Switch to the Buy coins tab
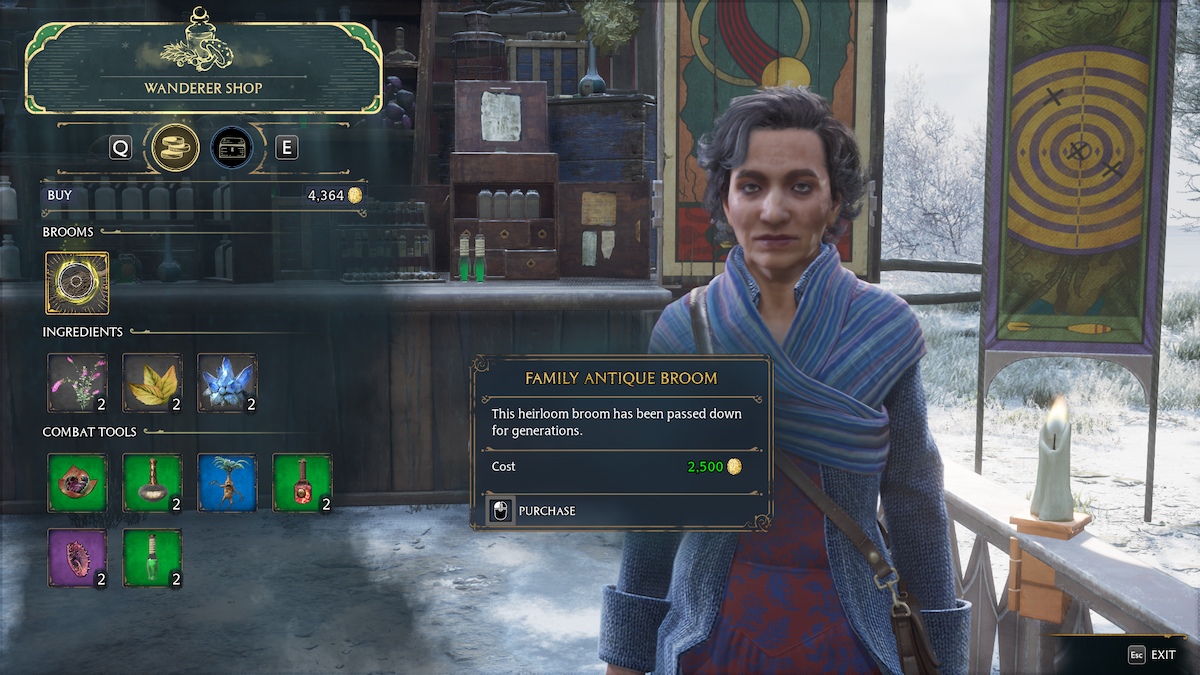This screenshot has width=1200, height=675. pyautogui.click(x=175, y=148)
